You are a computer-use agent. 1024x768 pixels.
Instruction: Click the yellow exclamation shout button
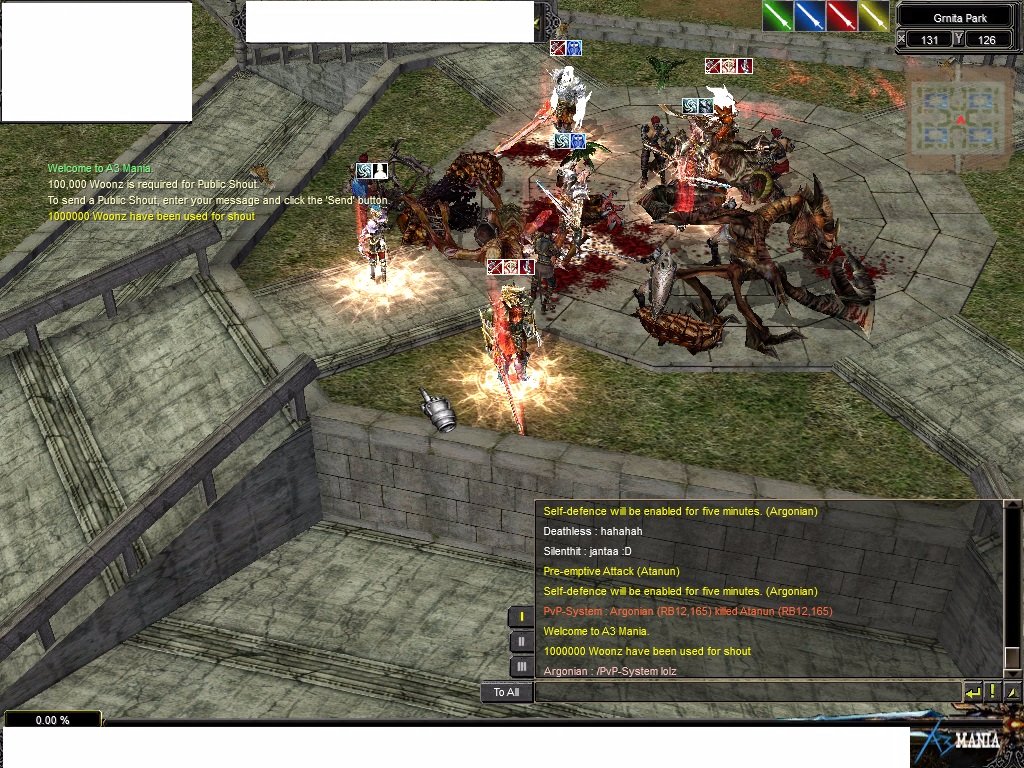point(993,692)
